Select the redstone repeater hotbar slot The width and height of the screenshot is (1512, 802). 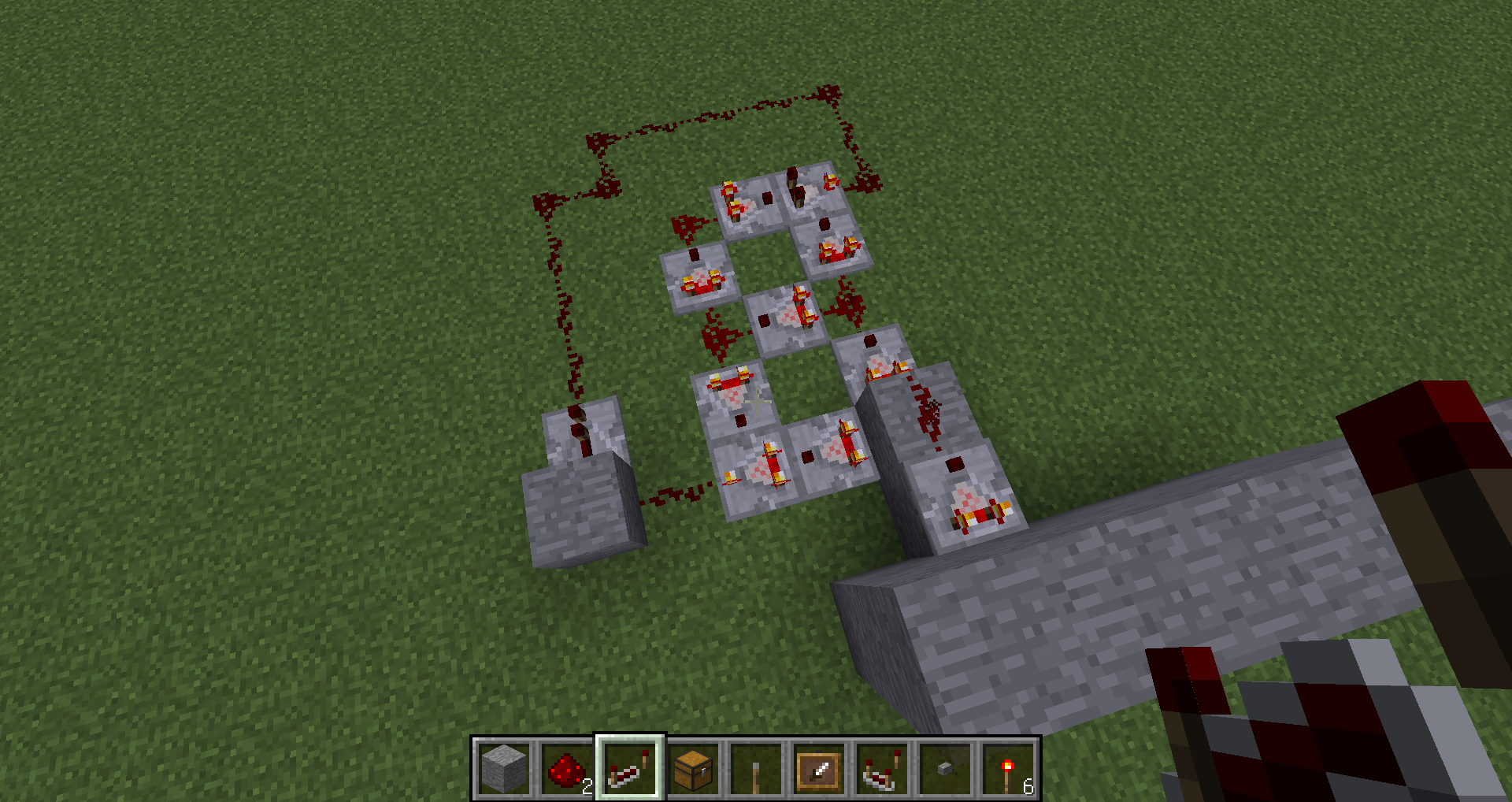(x=630, y=768)
